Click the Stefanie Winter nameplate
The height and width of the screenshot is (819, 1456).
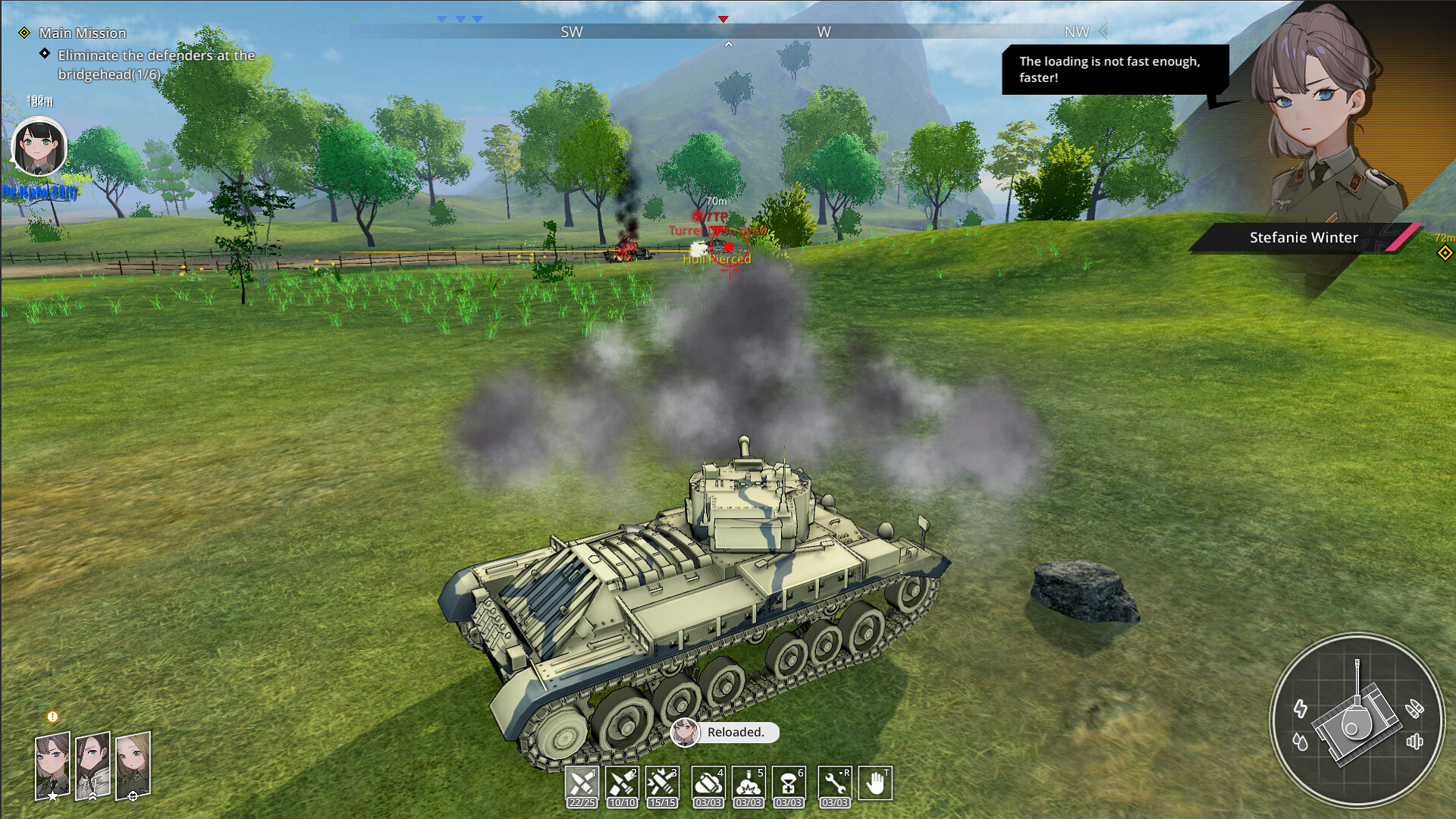tap(1303, 237)
